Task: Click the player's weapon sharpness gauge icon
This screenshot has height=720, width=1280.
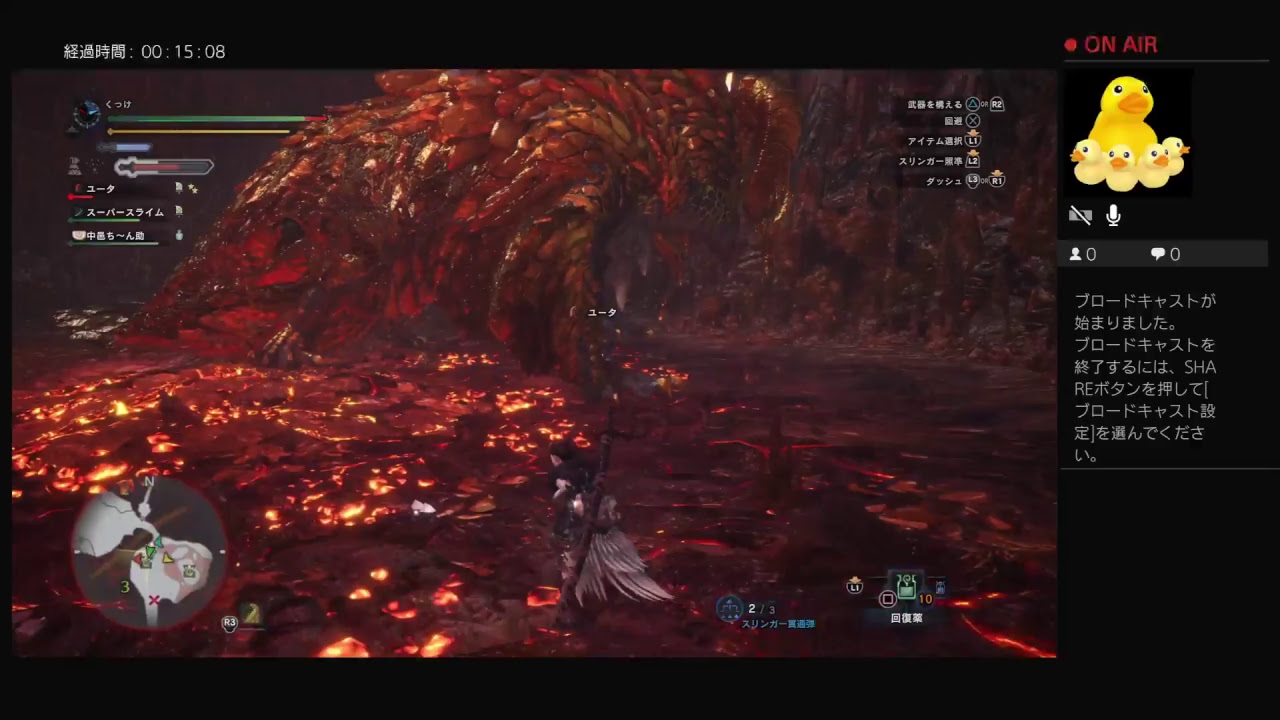Action: click(164, 167)
